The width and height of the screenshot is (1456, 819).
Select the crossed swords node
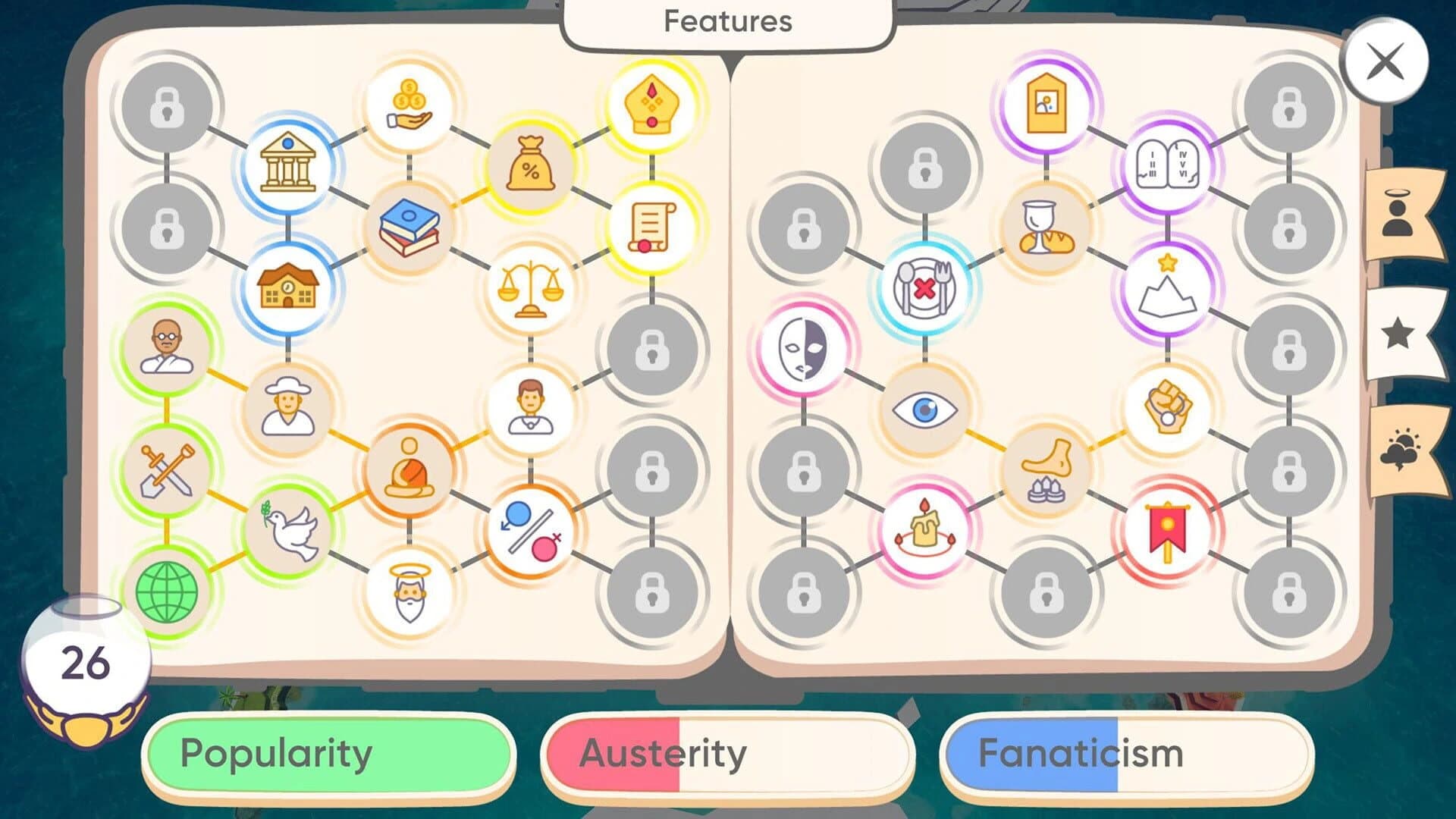(168, 472)
